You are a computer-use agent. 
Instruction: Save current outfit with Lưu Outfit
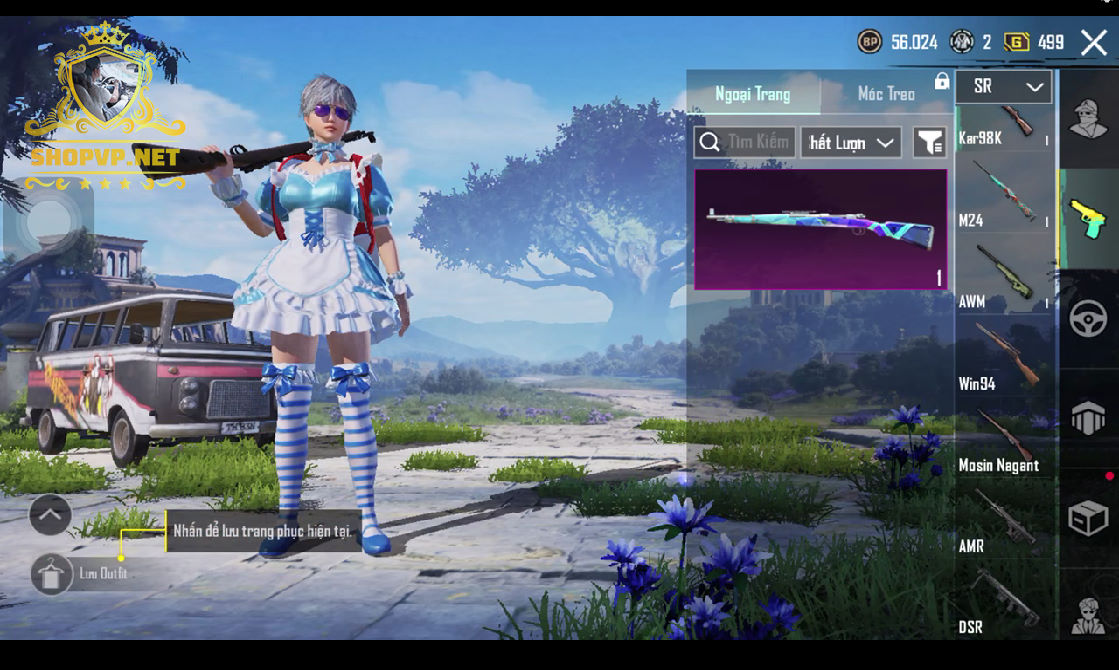point(52,573)
